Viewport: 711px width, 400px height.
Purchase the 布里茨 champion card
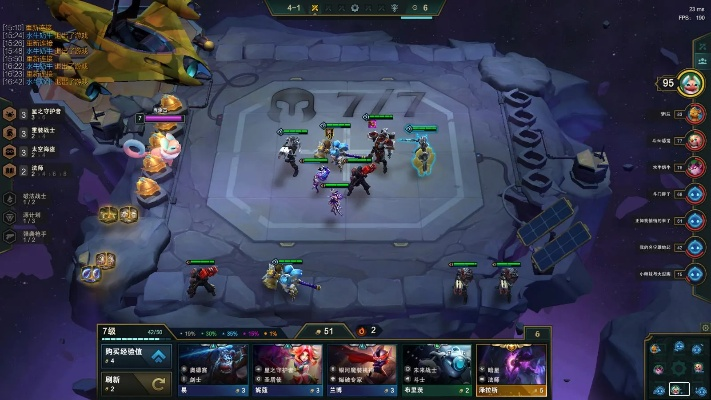click(x=437, y=369)
